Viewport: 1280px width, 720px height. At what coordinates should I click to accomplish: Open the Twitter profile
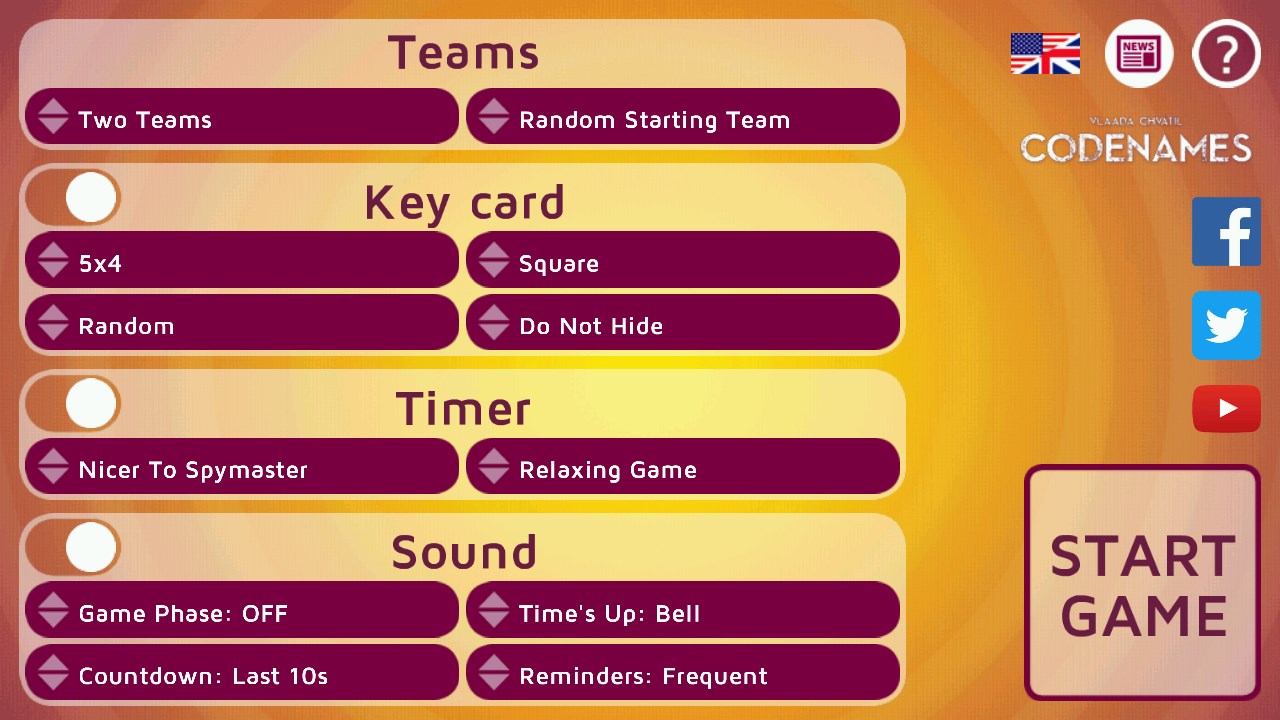click(x=1226, y=325)
